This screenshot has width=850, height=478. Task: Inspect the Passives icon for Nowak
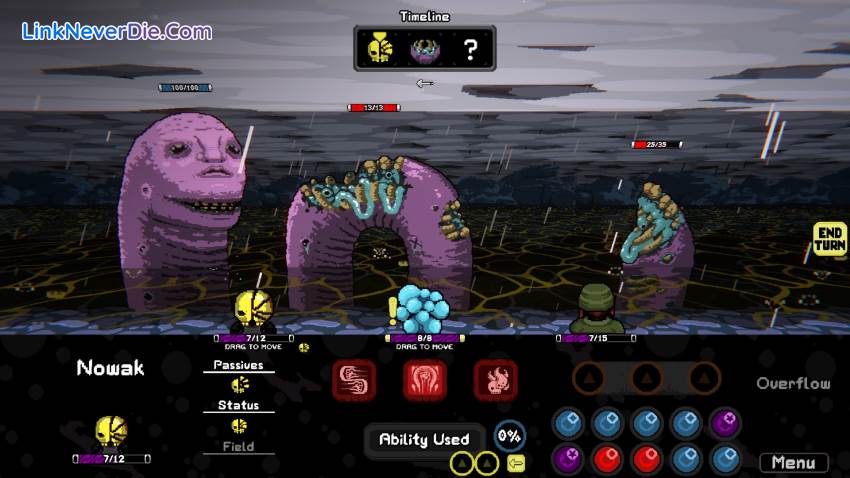(x=239, y=385)
